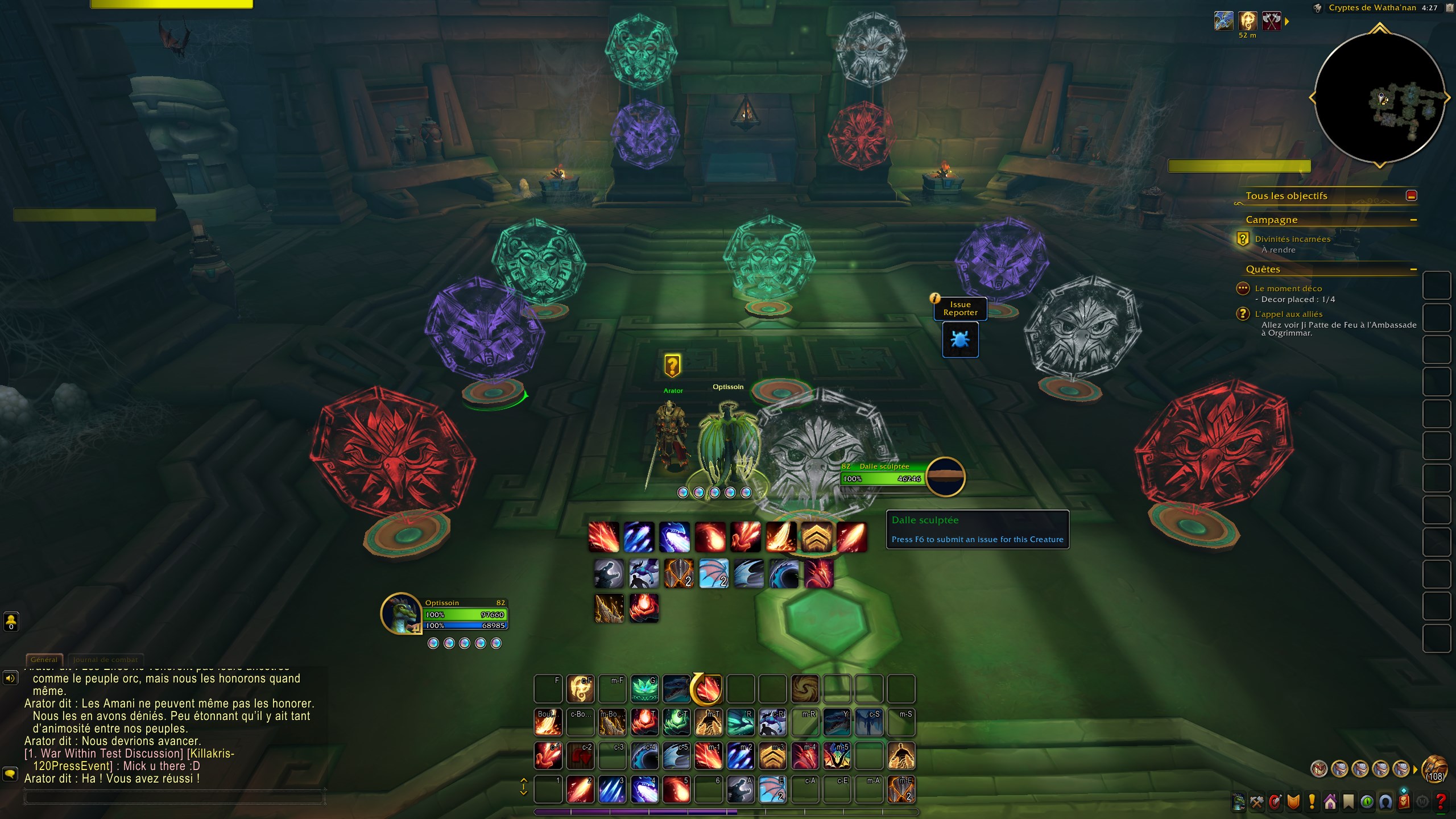Open the in-game Shop green eye icon
Screen dimensions: 1456x819
pyautogui.click(x=1366, y=802)
